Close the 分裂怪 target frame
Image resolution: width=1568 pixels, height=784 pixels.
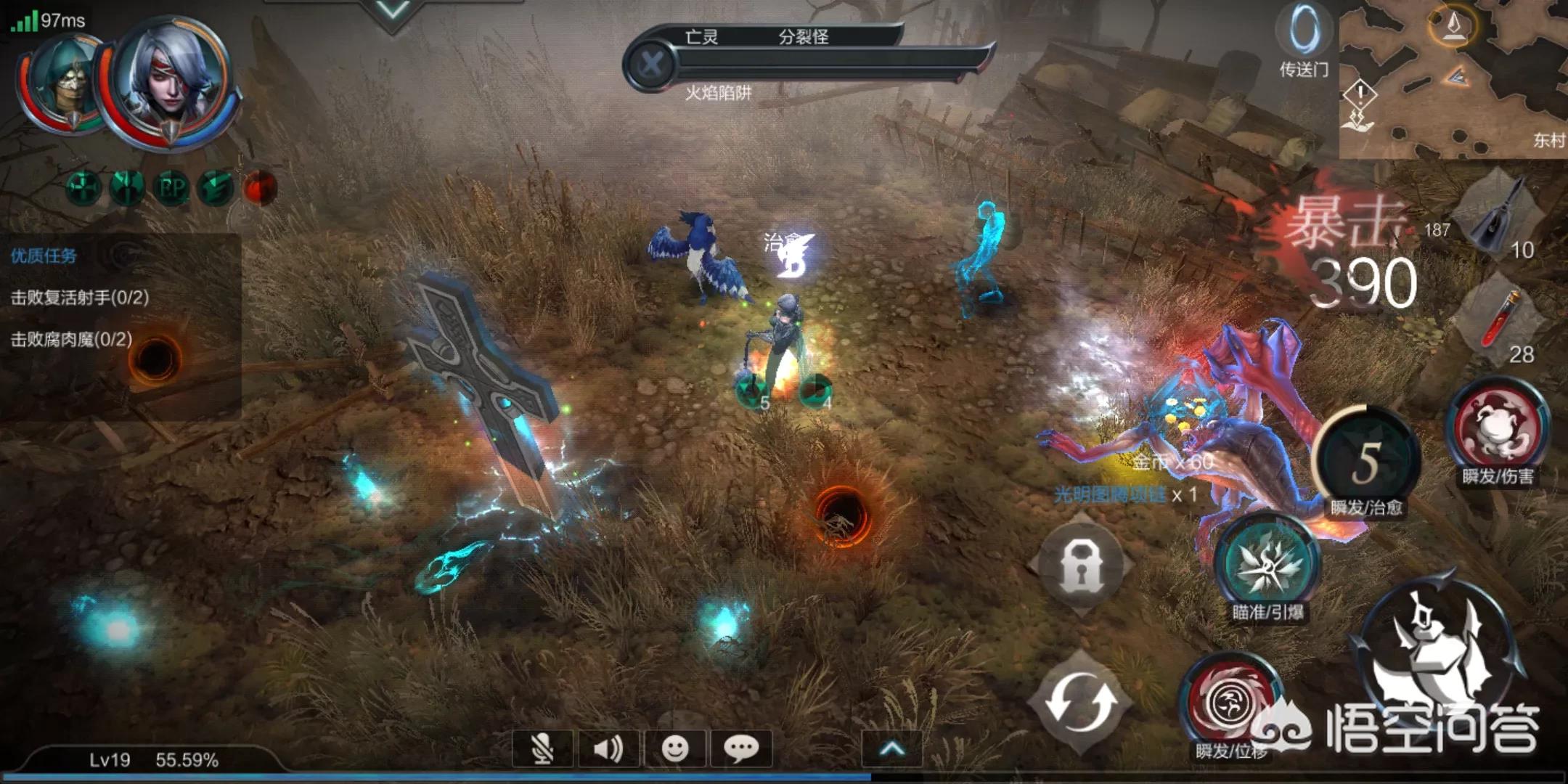coord(651,64)
